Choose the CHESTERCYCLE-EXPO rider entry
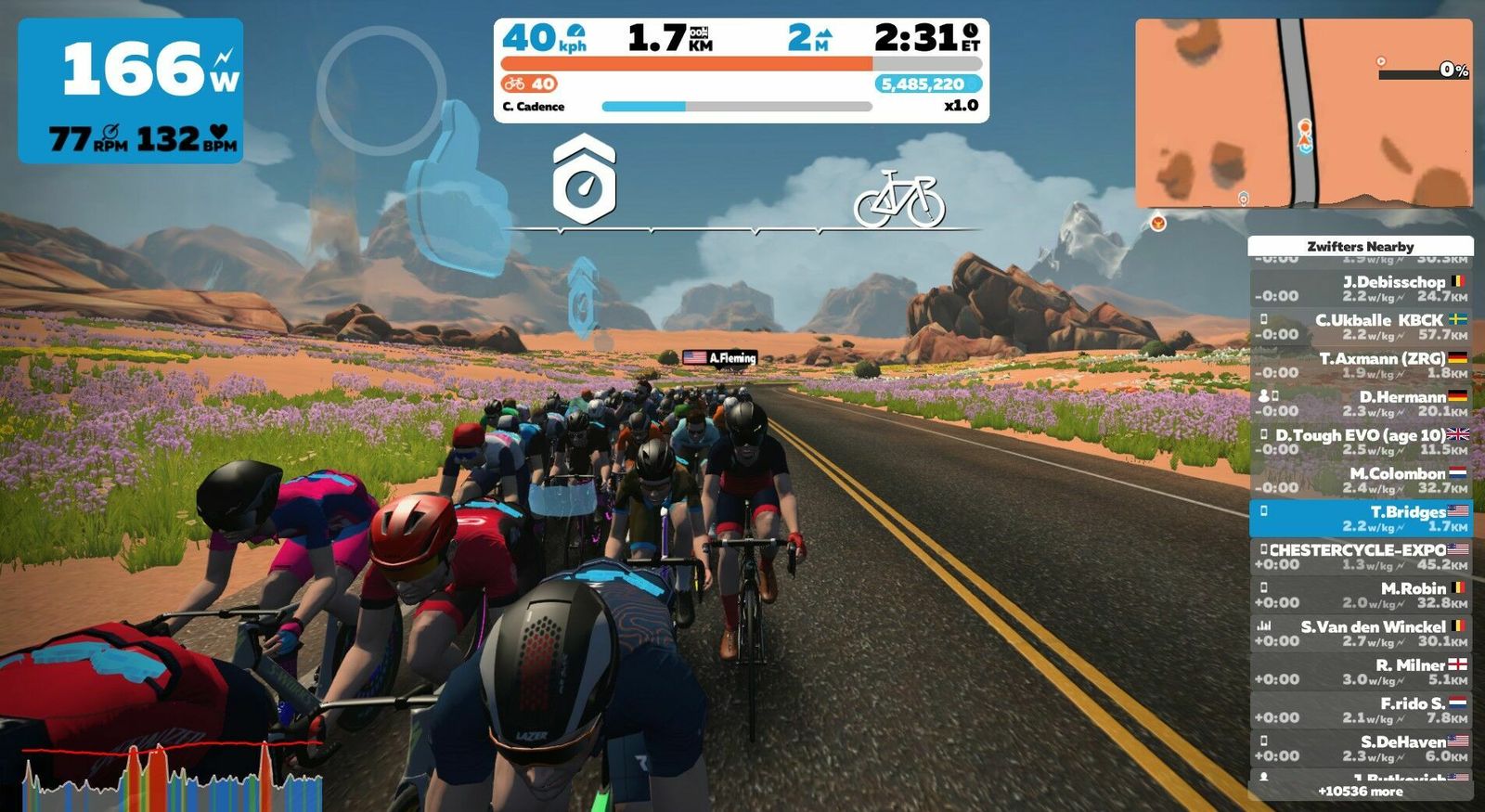Image resolution: width=1485 pixels, height=812 pixels. click(x=1361, y=557)
